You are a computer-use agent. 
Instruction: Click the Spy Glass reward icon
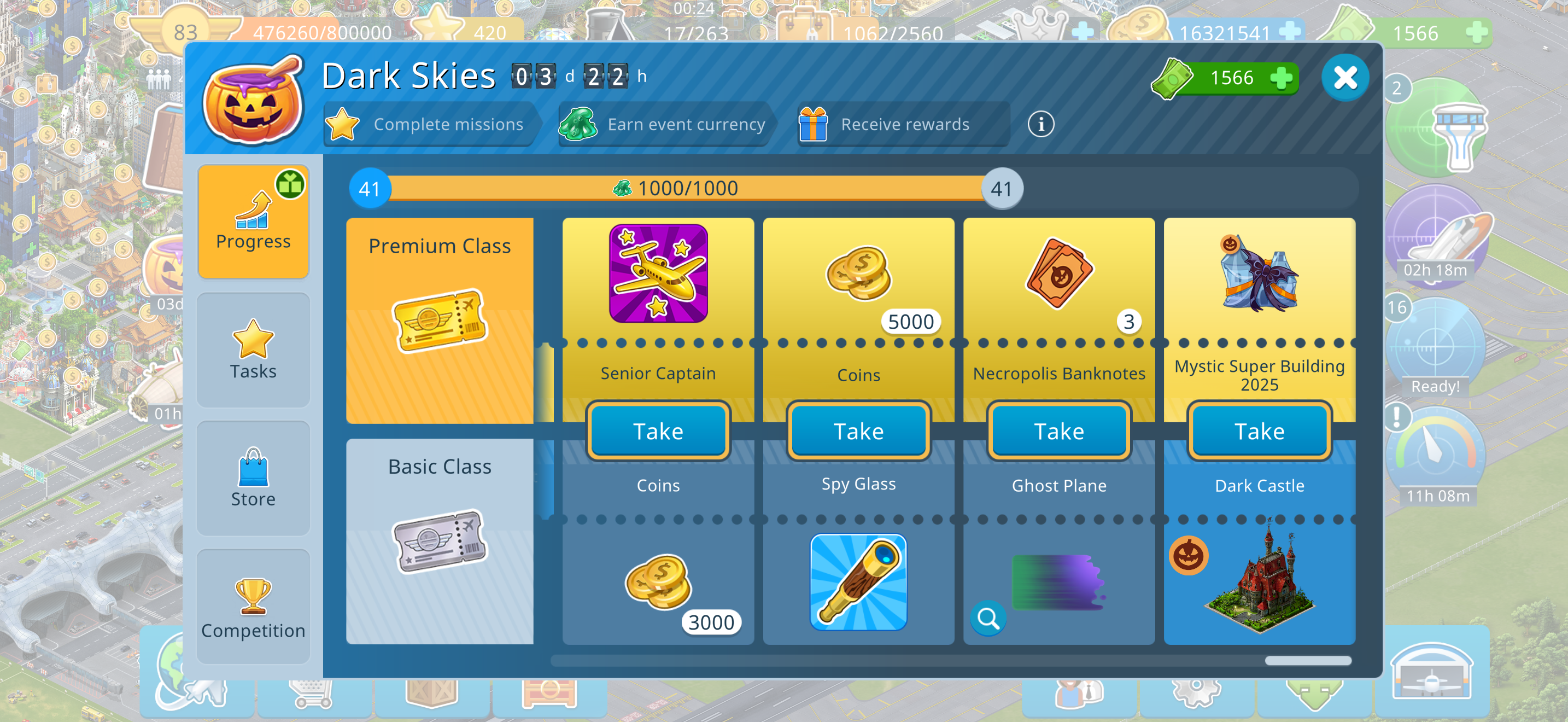[858, 582]
